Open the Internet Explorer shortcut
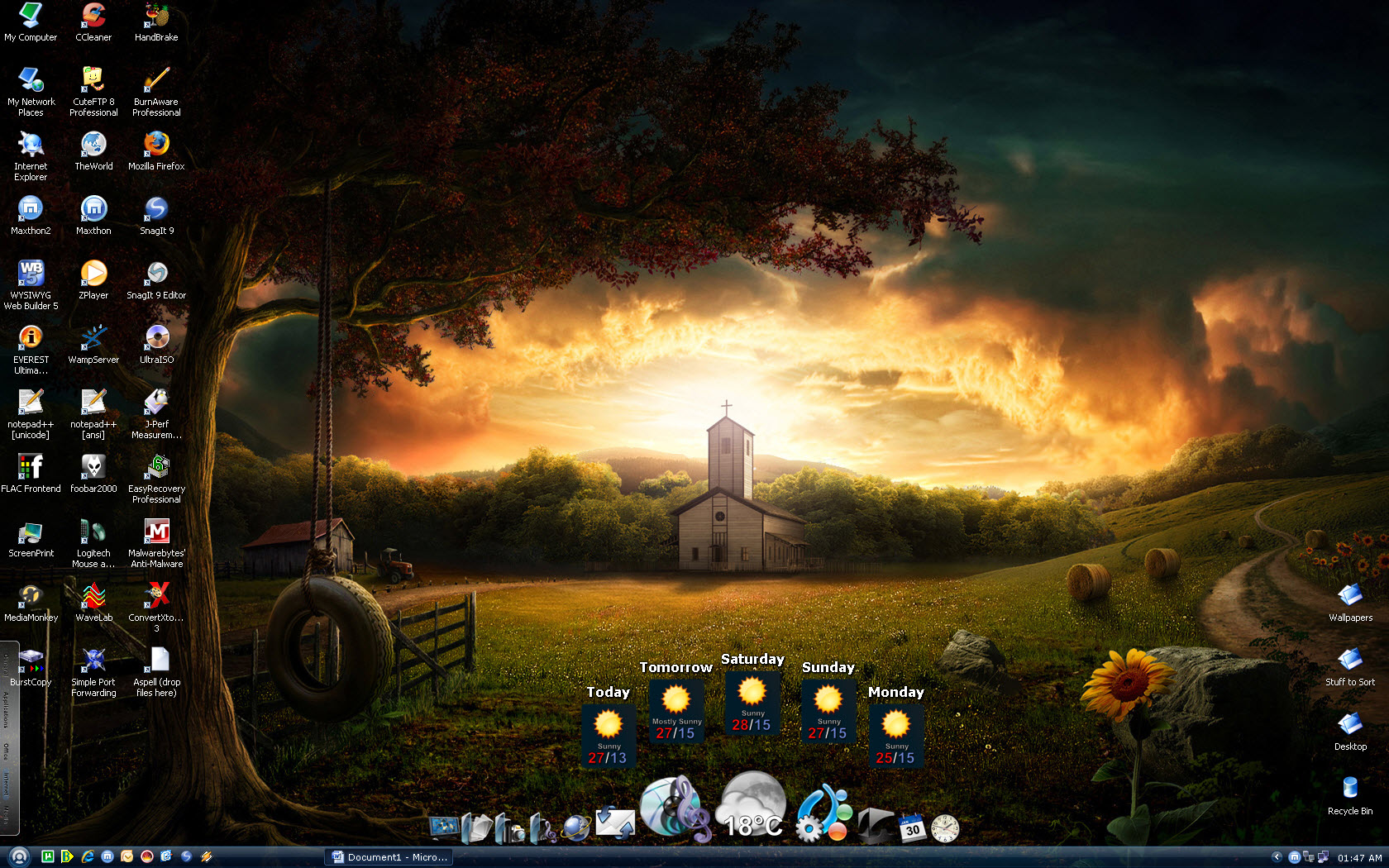The height and width of the screenshot is (868, 1389). coord(31,145)
